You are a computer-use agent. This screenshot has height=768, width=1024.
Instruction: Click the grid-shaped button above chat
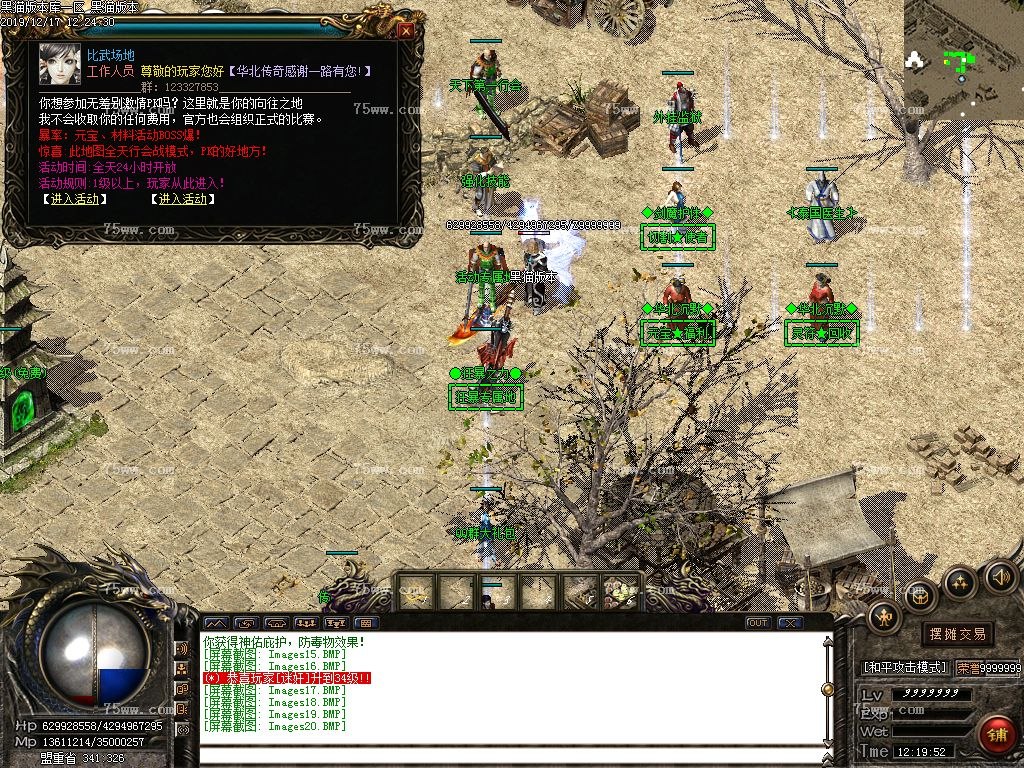366,623
